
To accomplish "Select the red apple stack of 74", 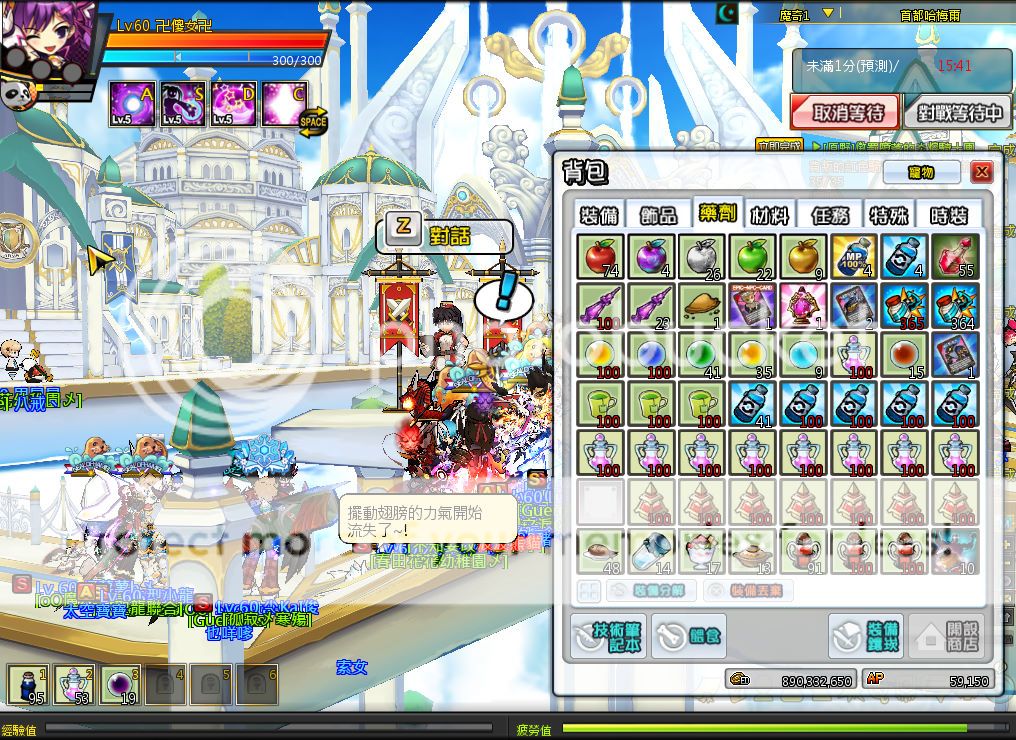I will (x=600, y=257).
